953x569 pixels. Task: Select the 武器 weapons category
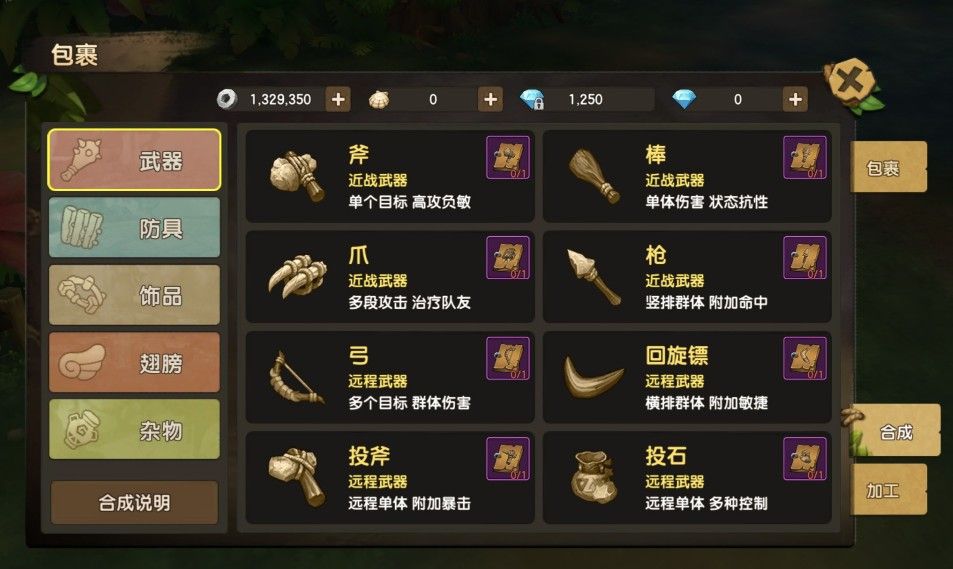(134, 160)
